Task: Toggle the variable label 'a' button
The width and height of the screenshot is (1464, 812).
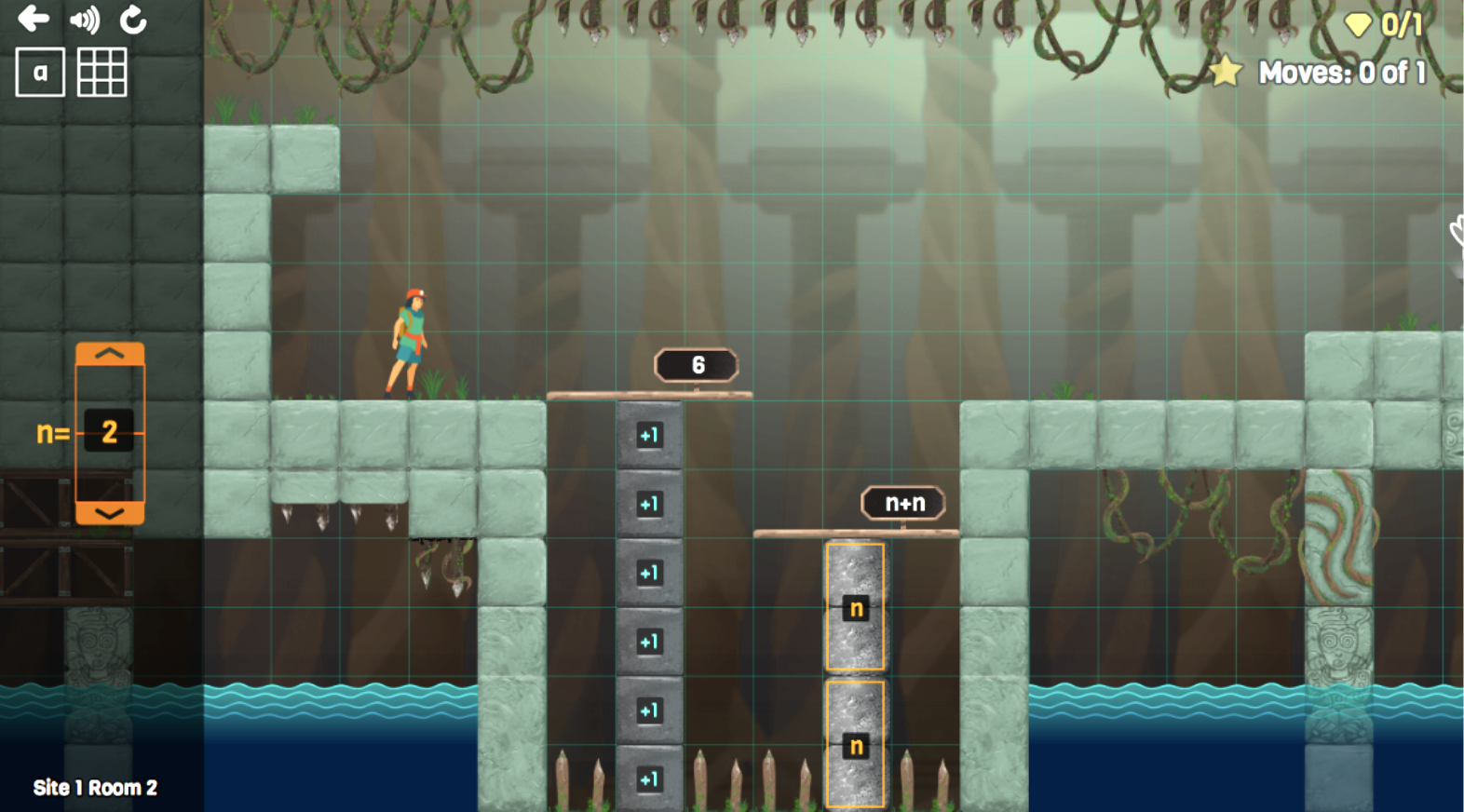Action: click(x=40, y=73)
